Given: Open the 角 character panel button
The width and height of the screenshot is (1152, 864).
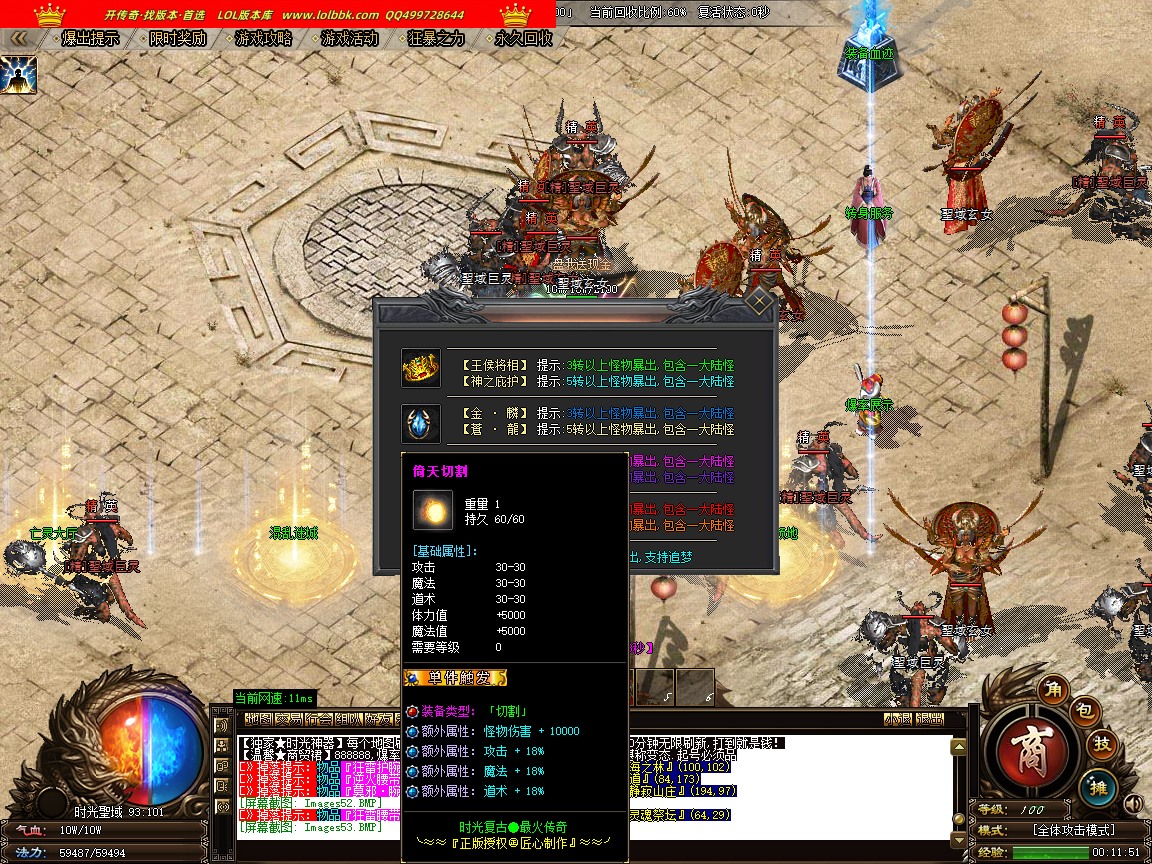Looking at the screenshot, I should click(x=1051, y=688).
